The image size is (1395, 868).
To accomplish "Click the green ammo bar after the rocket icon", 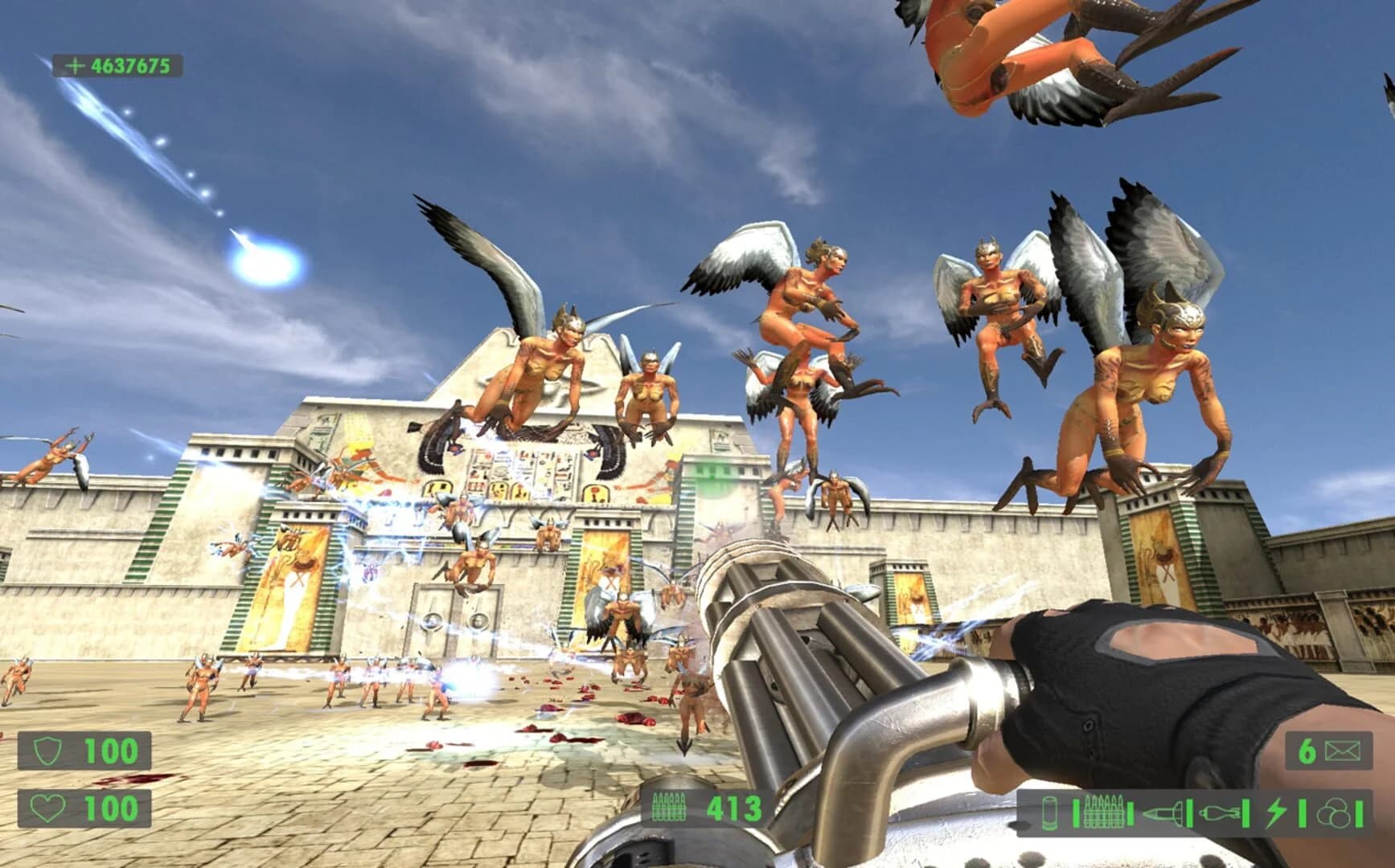I will (x=1190, y=812).
